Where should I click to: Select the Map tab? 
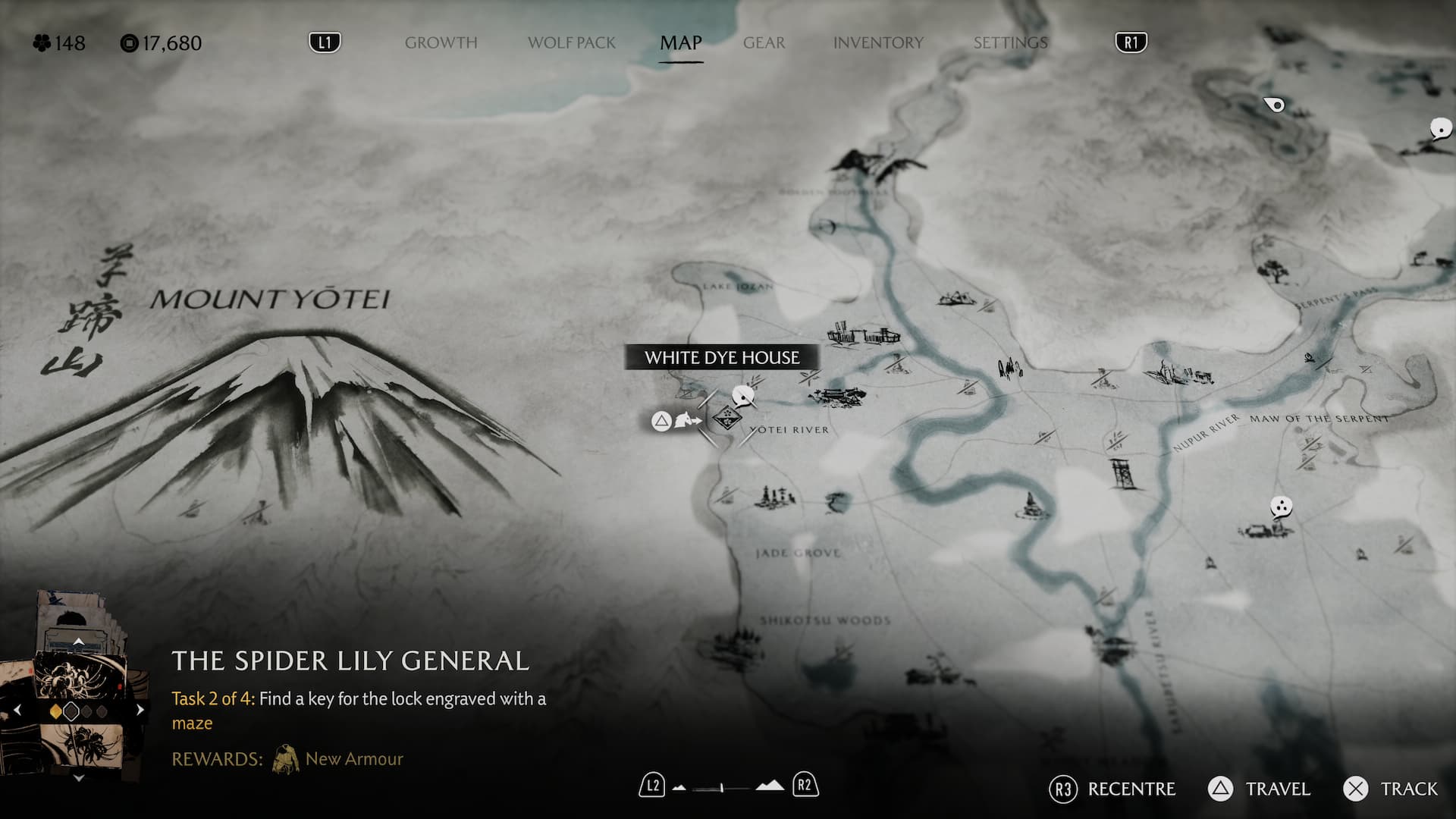[680, 43]
